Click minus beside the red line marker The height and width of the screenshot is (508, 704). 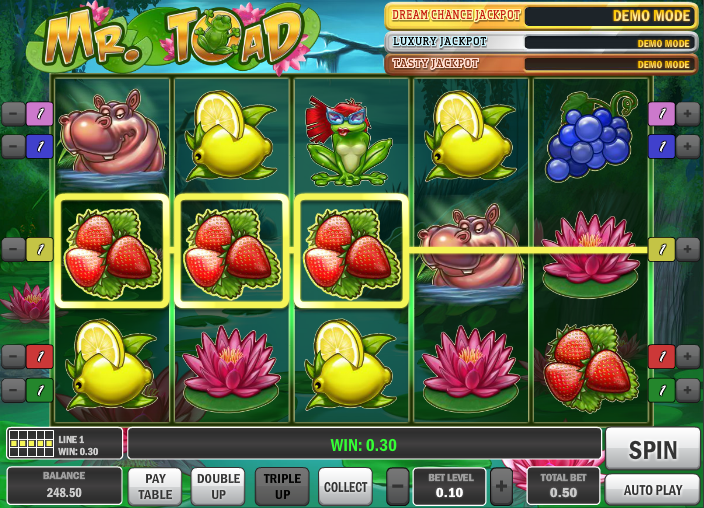tap(12, 356)
